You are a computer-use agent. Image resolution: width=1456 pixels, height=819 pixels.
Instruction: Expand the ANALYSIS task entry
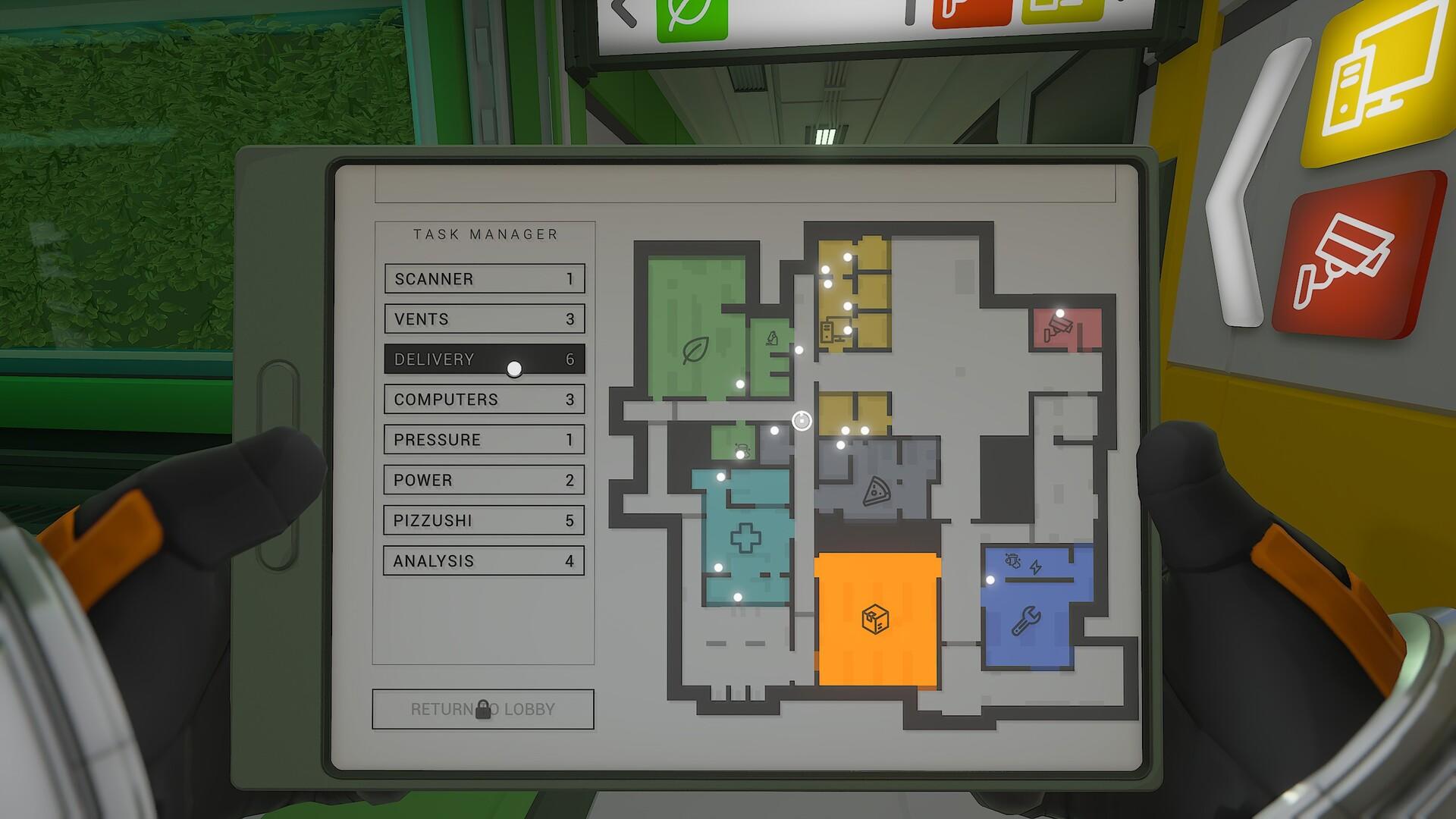click(484, 561)
